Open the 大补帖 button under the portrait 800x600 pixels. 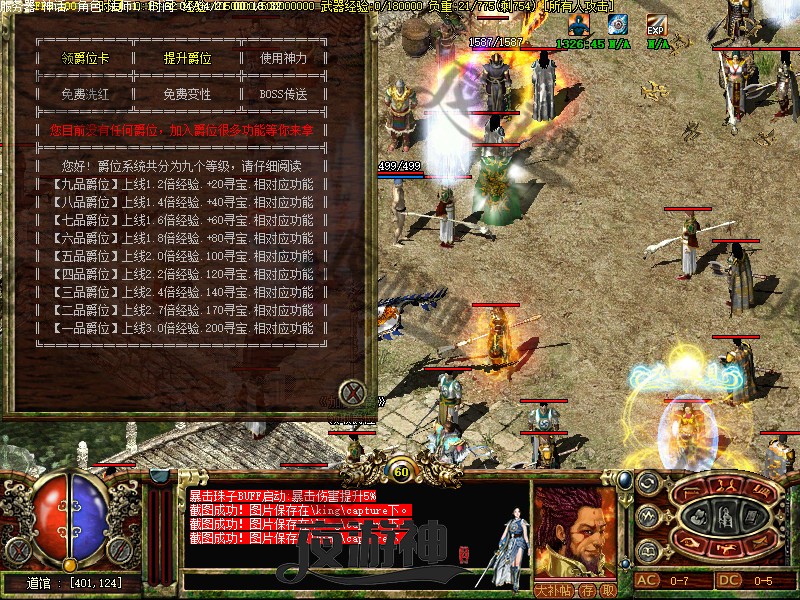(556, 590)
